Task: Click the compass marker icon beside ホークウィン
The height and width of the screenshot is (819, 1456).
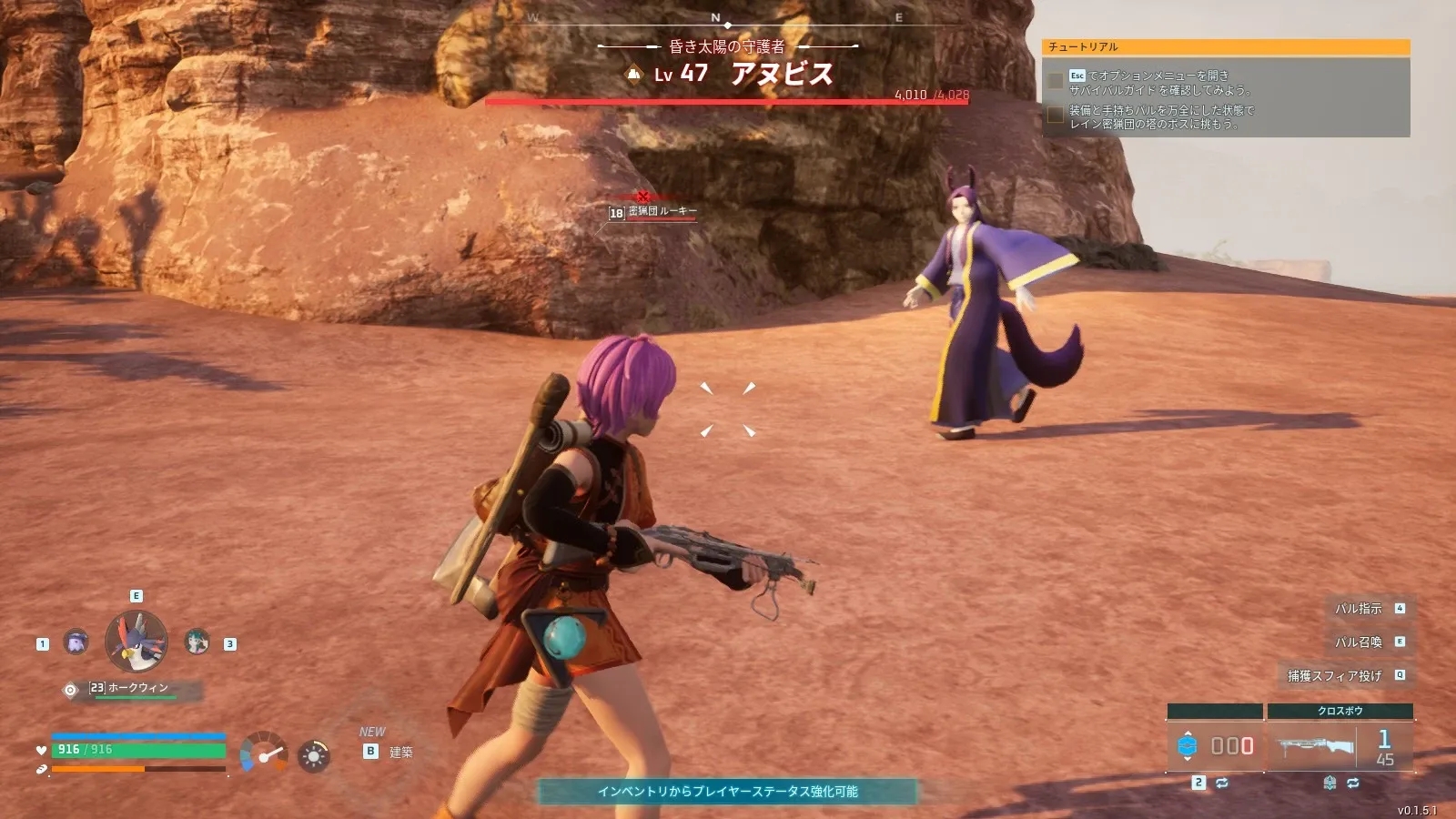Action: 70,692
